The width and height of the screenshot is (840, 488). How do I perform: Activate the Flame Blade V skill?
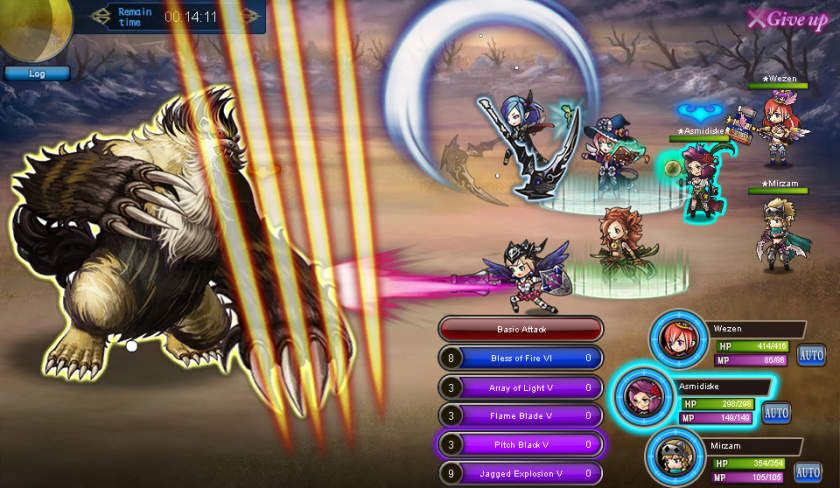pyautogui.click(x=521, y=416)
